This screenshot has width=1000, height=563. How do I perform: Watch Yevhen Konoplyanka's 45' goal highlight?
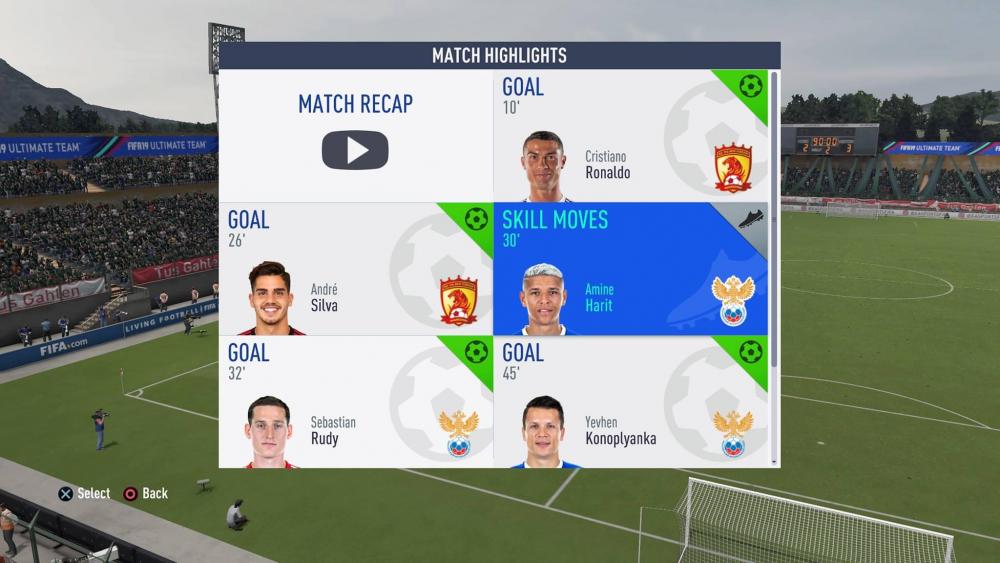pyautogui.click(x=630, y=402)
